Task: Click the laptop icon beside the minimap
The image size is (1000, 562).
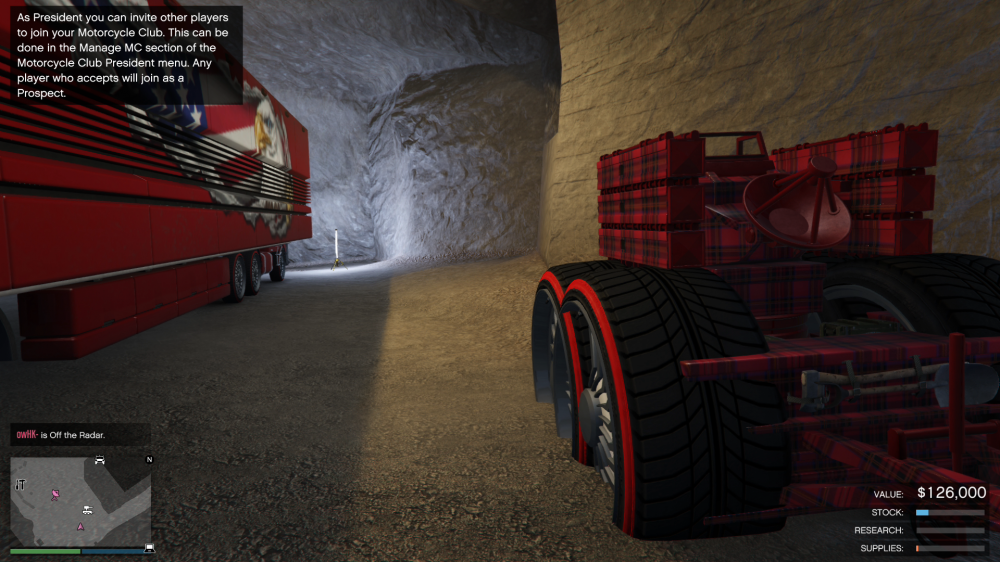Action: [150, 547]
